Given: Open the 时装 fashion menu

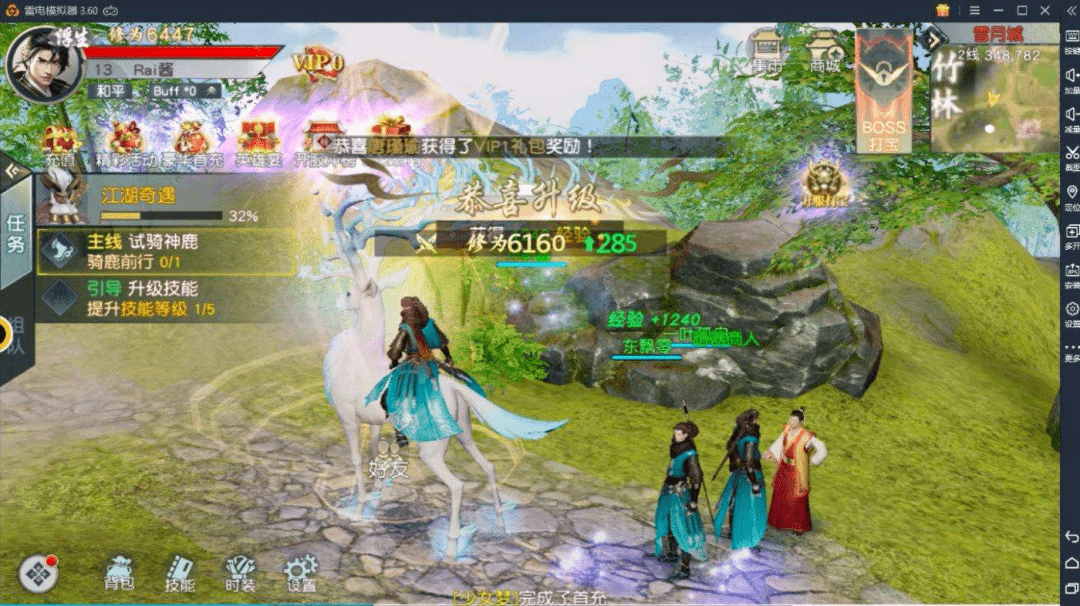Looking at the screenshot, I should point(240,572).
